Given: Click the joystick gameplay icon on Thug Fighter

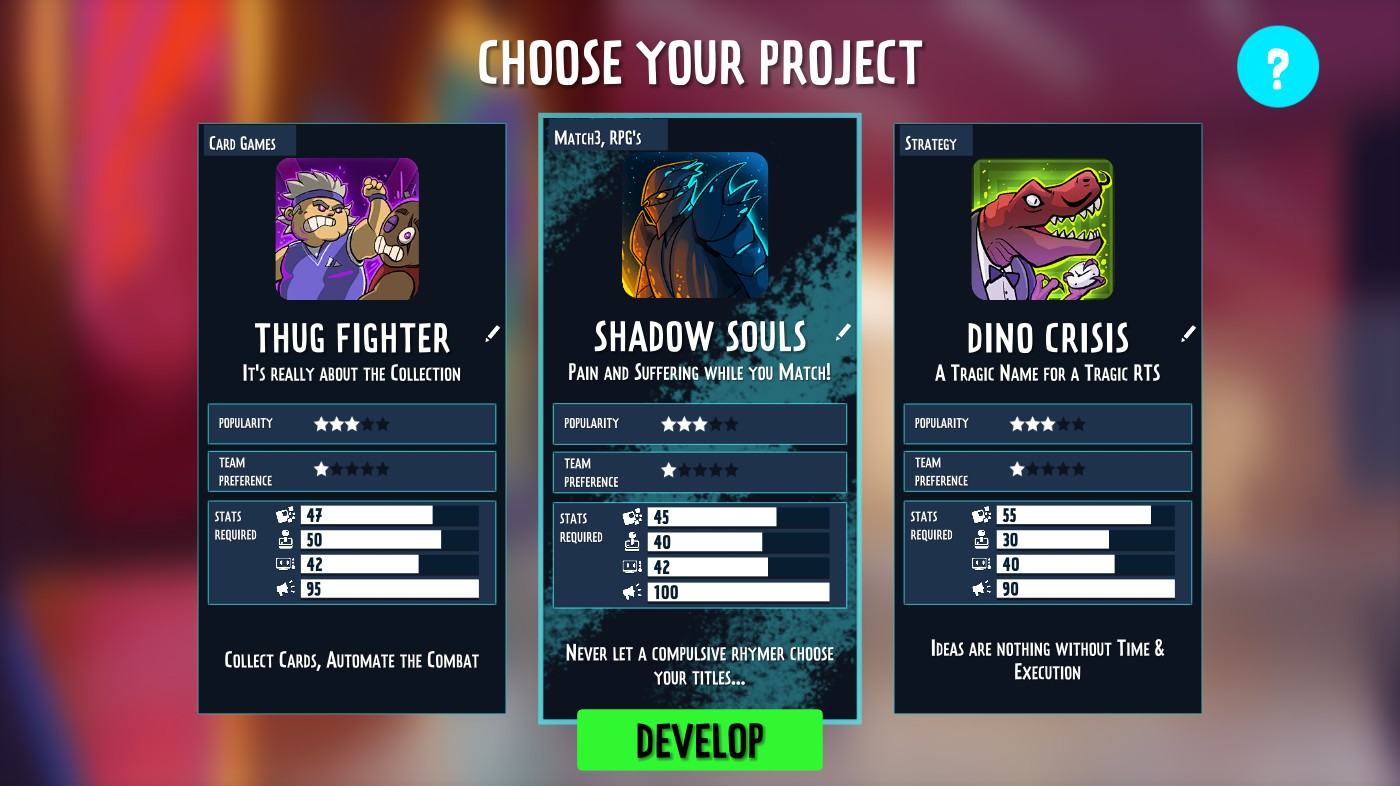Looking at the screenshot, I should [287, 539].
